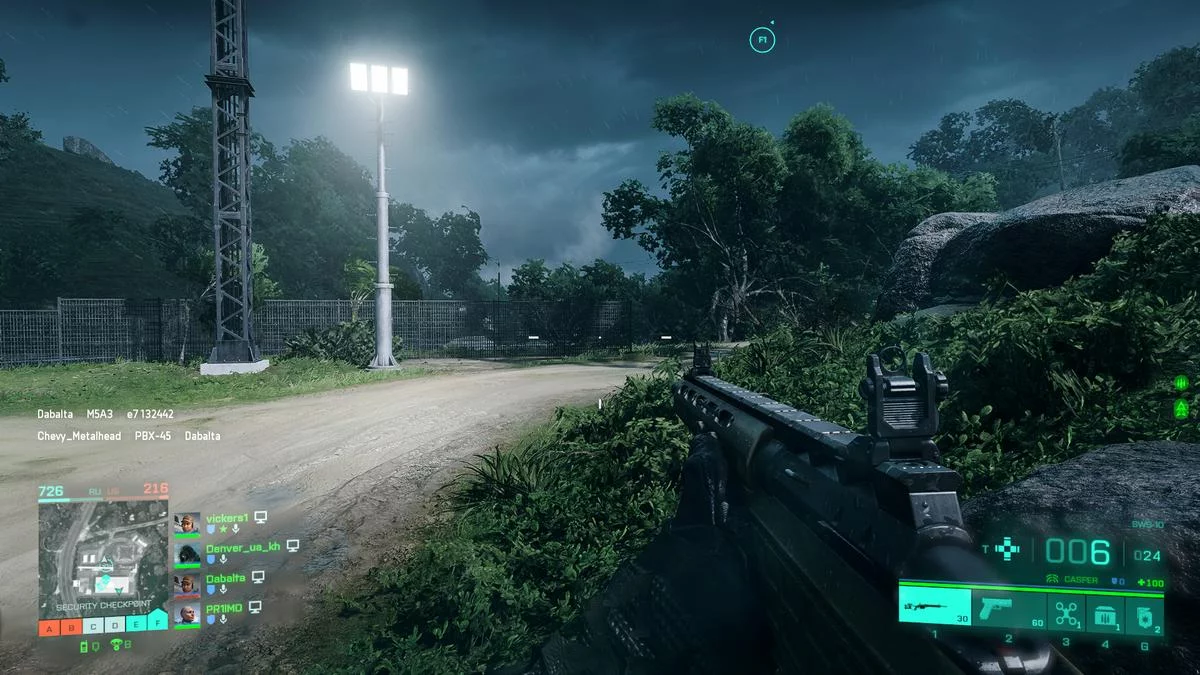Choose Dabalta in the squad list

tap(227, 577)
